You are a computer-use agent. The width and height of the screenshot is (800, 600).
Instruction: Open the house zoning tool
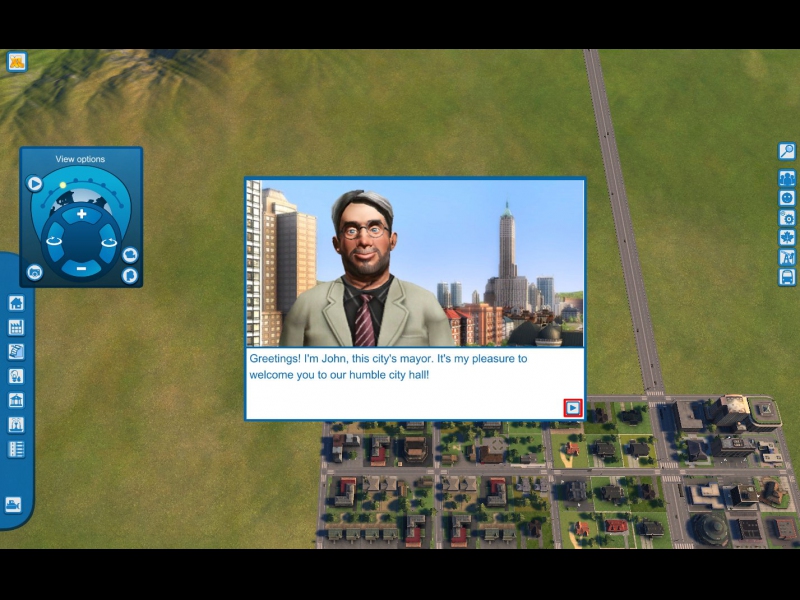coord(15,303)
